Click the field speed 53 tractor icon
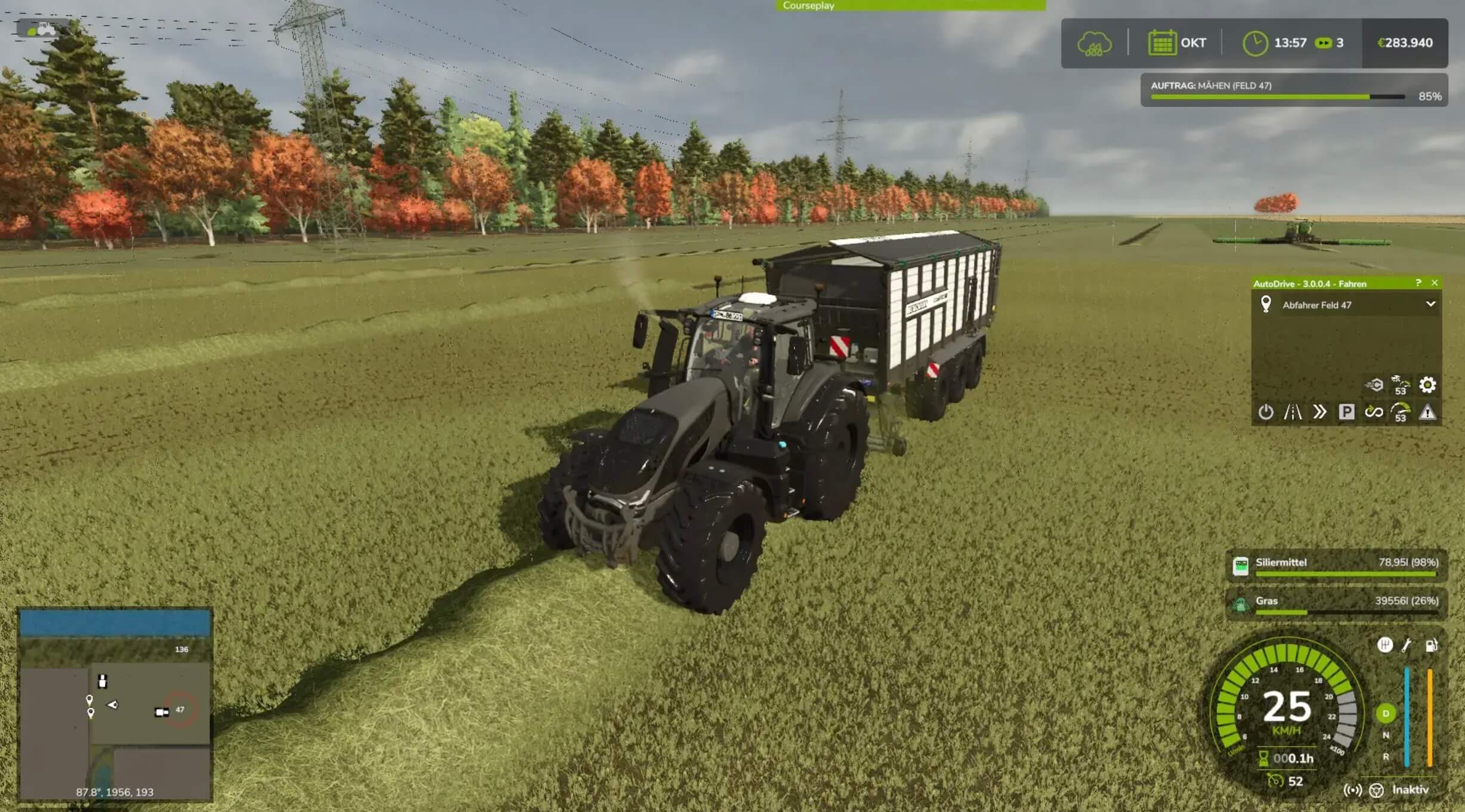1465x812 pixels. point(1400,385)
